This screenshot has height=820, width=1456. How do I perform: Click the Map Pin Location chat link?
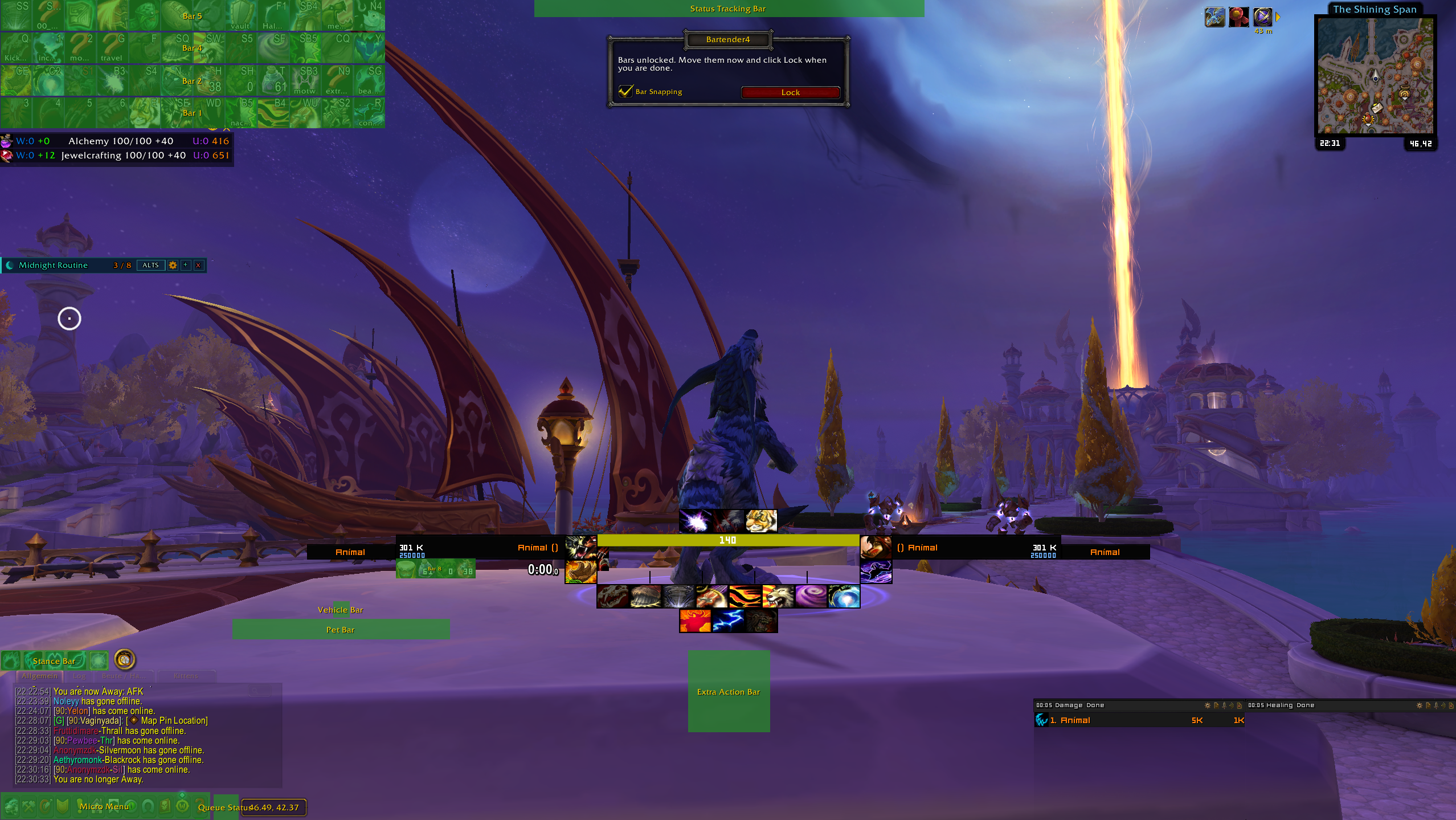(174, 721)
